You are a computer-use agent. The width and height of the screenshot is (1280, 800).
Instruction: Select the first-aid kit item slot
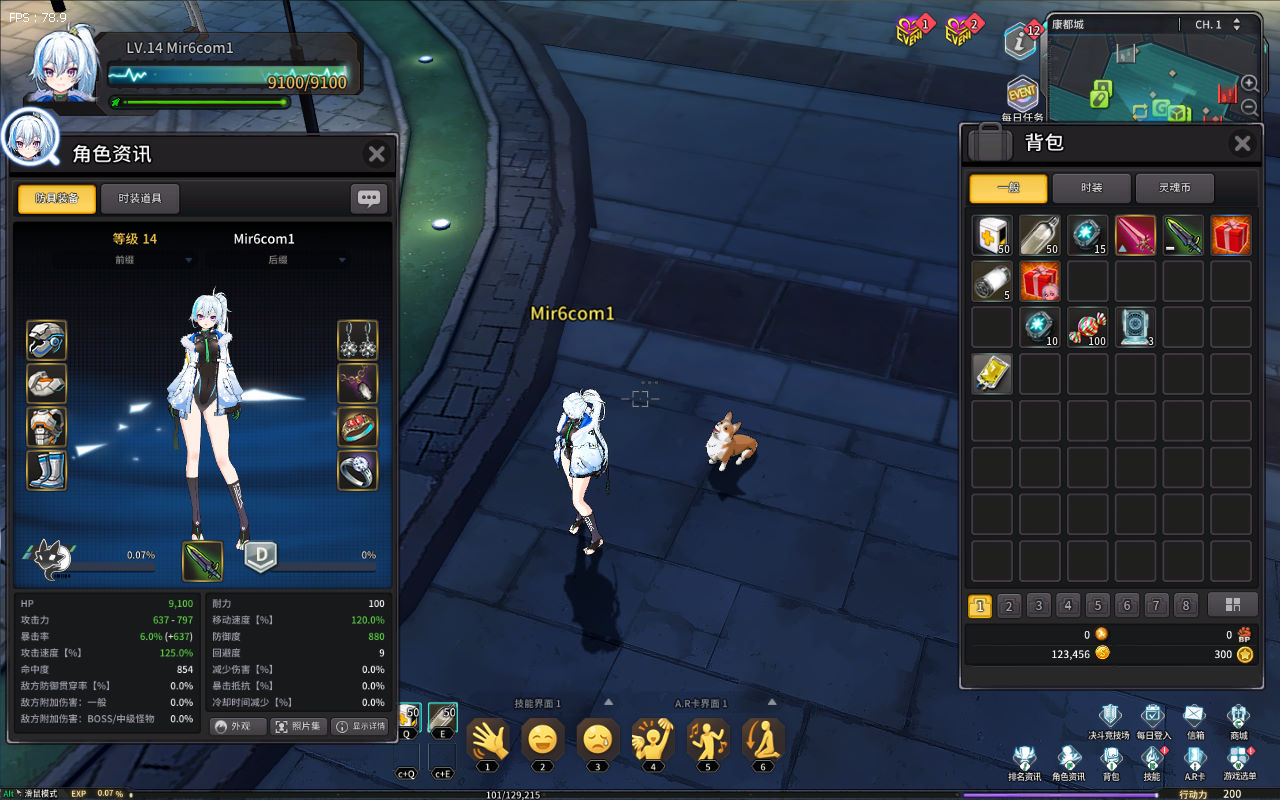pyautogui.click(x=992, y=235)
